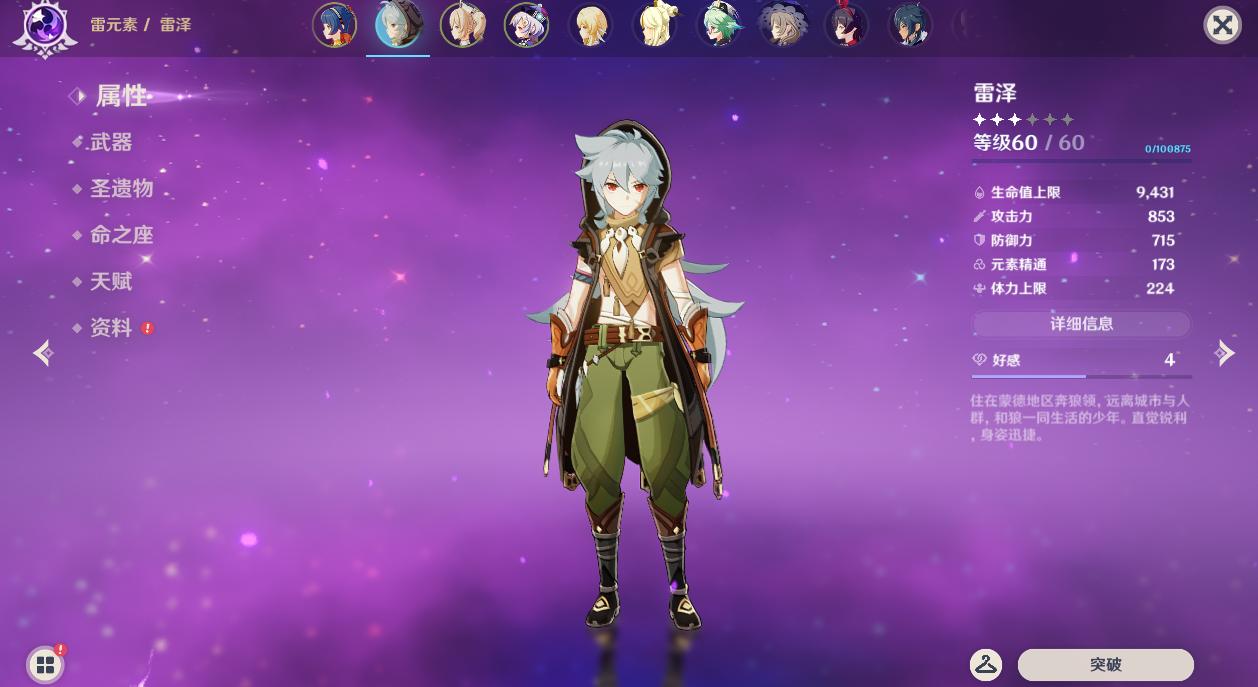
Task: Select Xiangling's portrait in character bar
Action: pos(335,25)
